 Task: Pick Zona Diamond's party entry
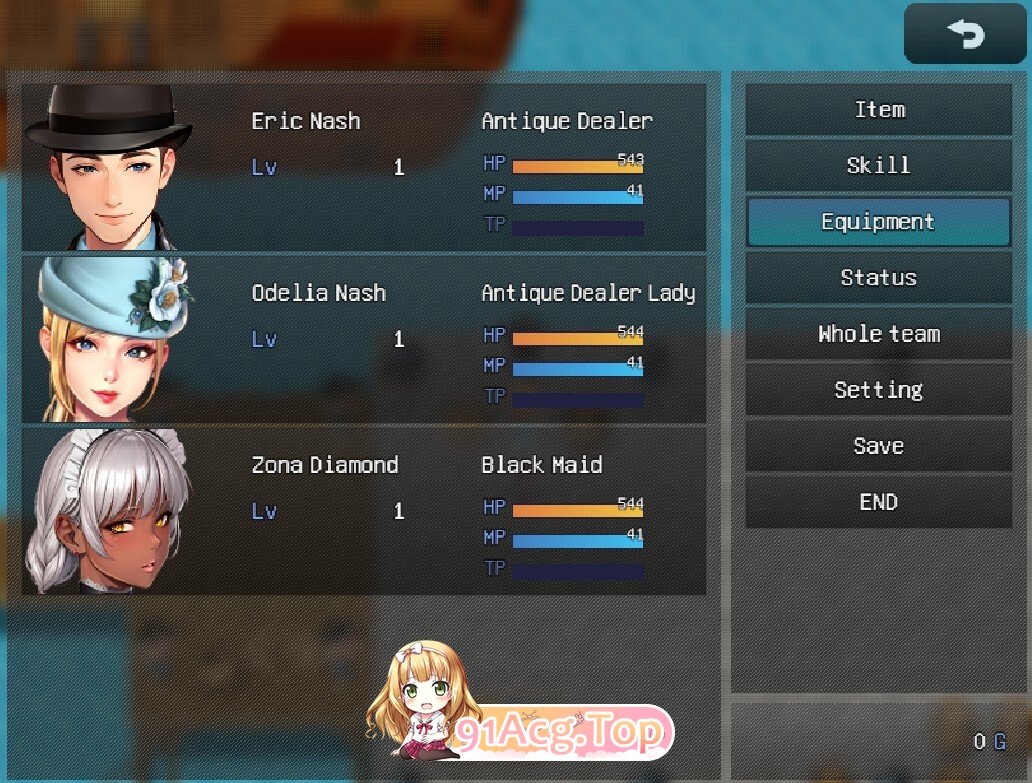364,511
